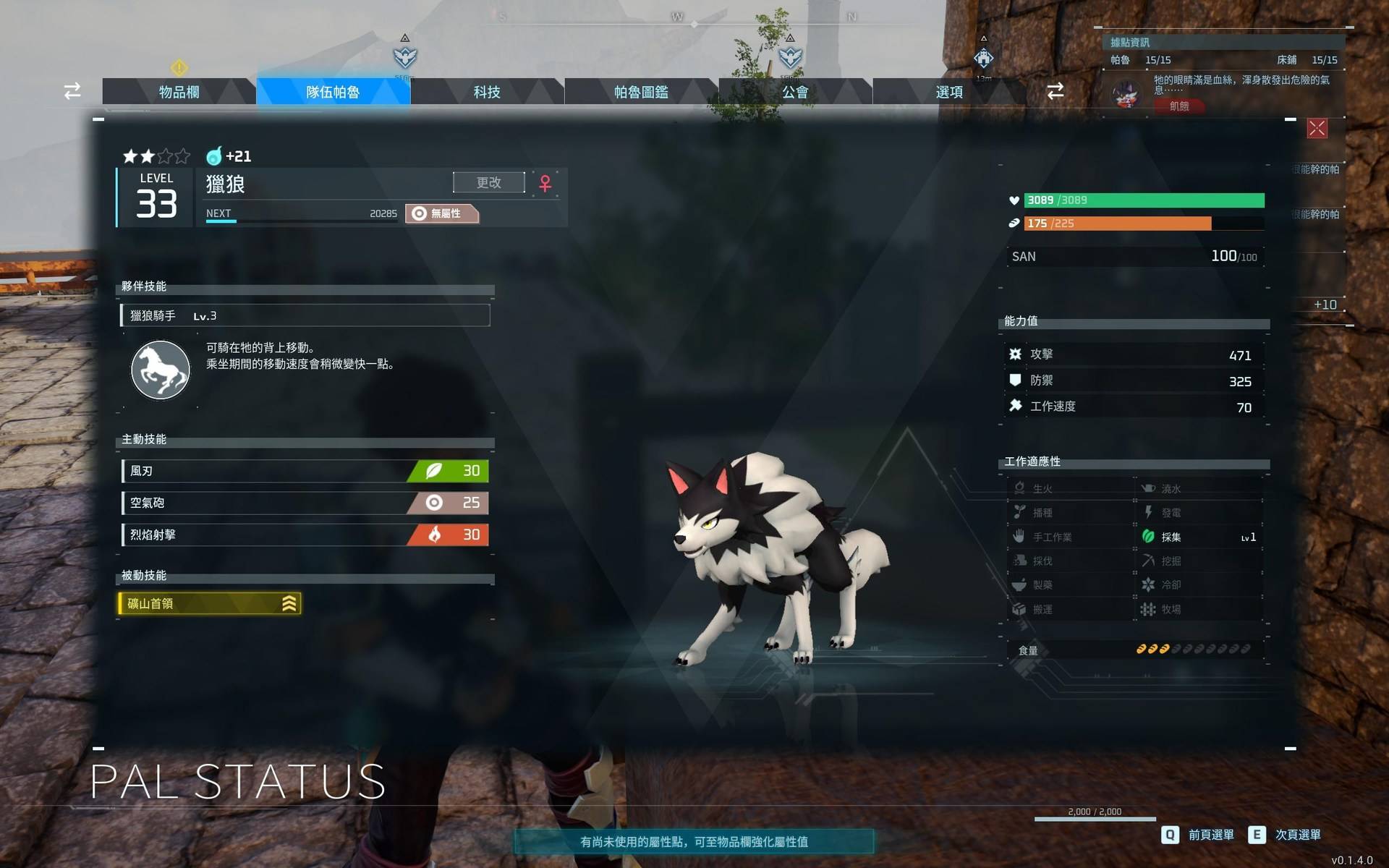Click the 無屬性 neutral element tag

tap(442, 213)
